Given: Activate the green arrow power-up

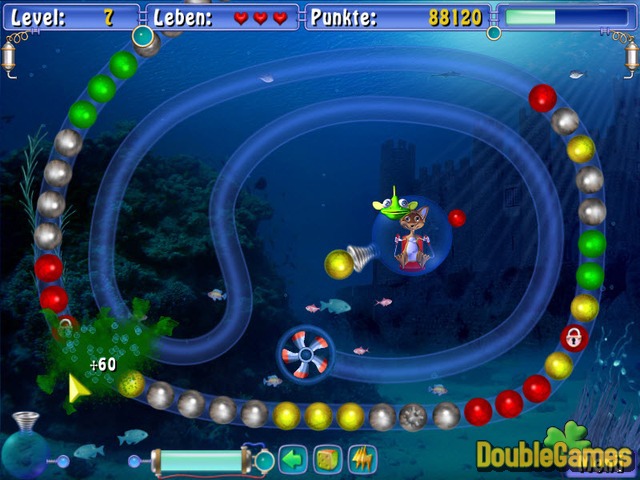Looking at the screenshot, I should [292, 460].
